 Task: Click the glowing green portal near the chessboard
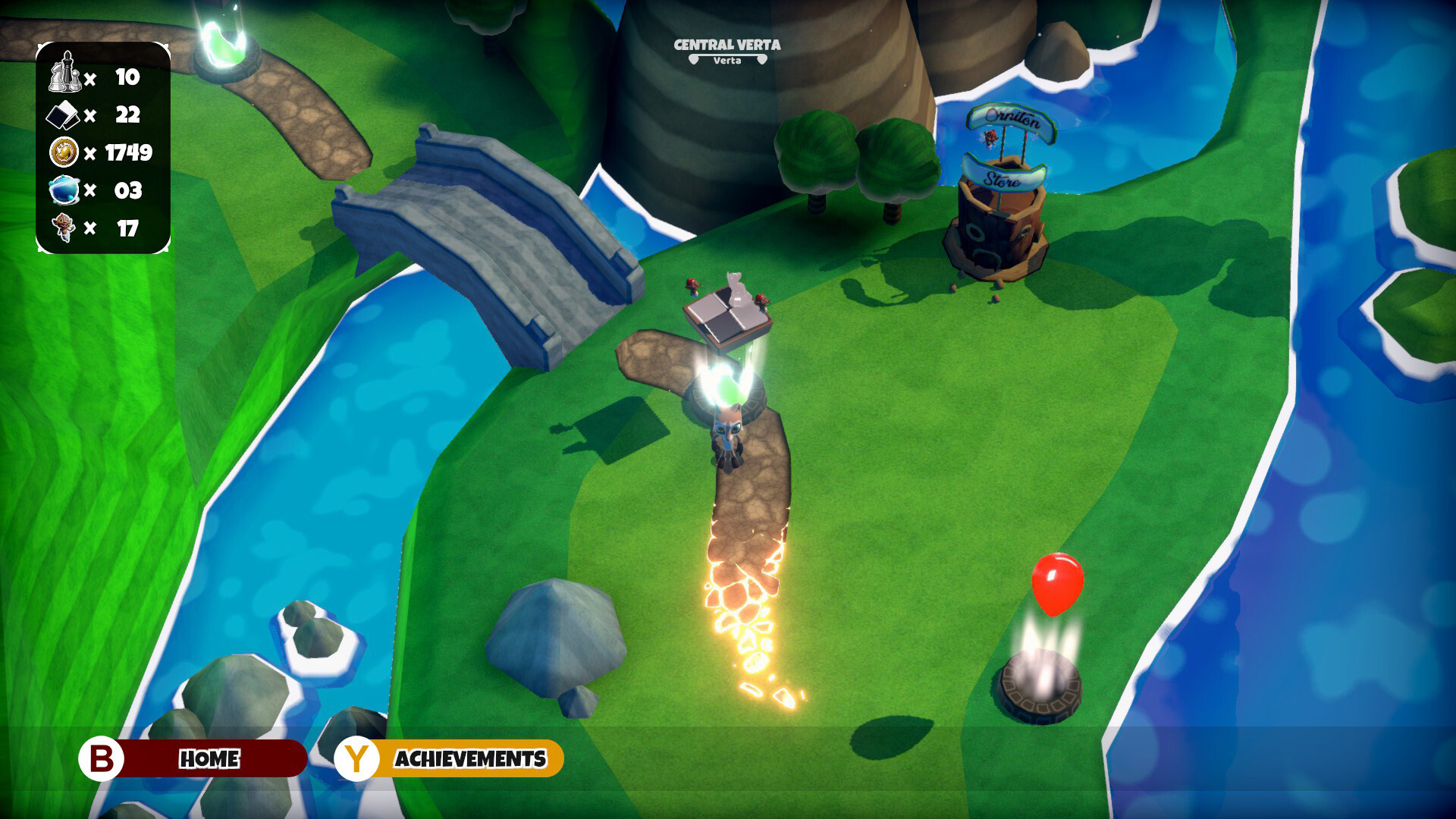point(726,387)
